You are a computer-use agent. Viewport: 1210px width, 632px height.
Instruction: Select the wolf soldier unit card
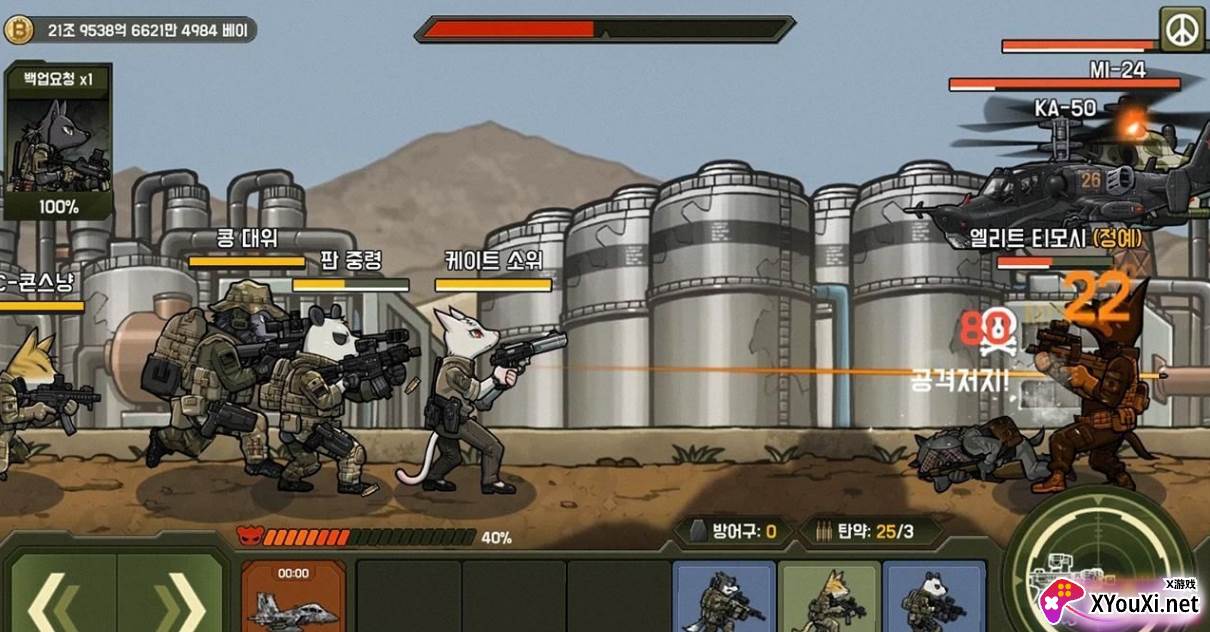(724, 597)
